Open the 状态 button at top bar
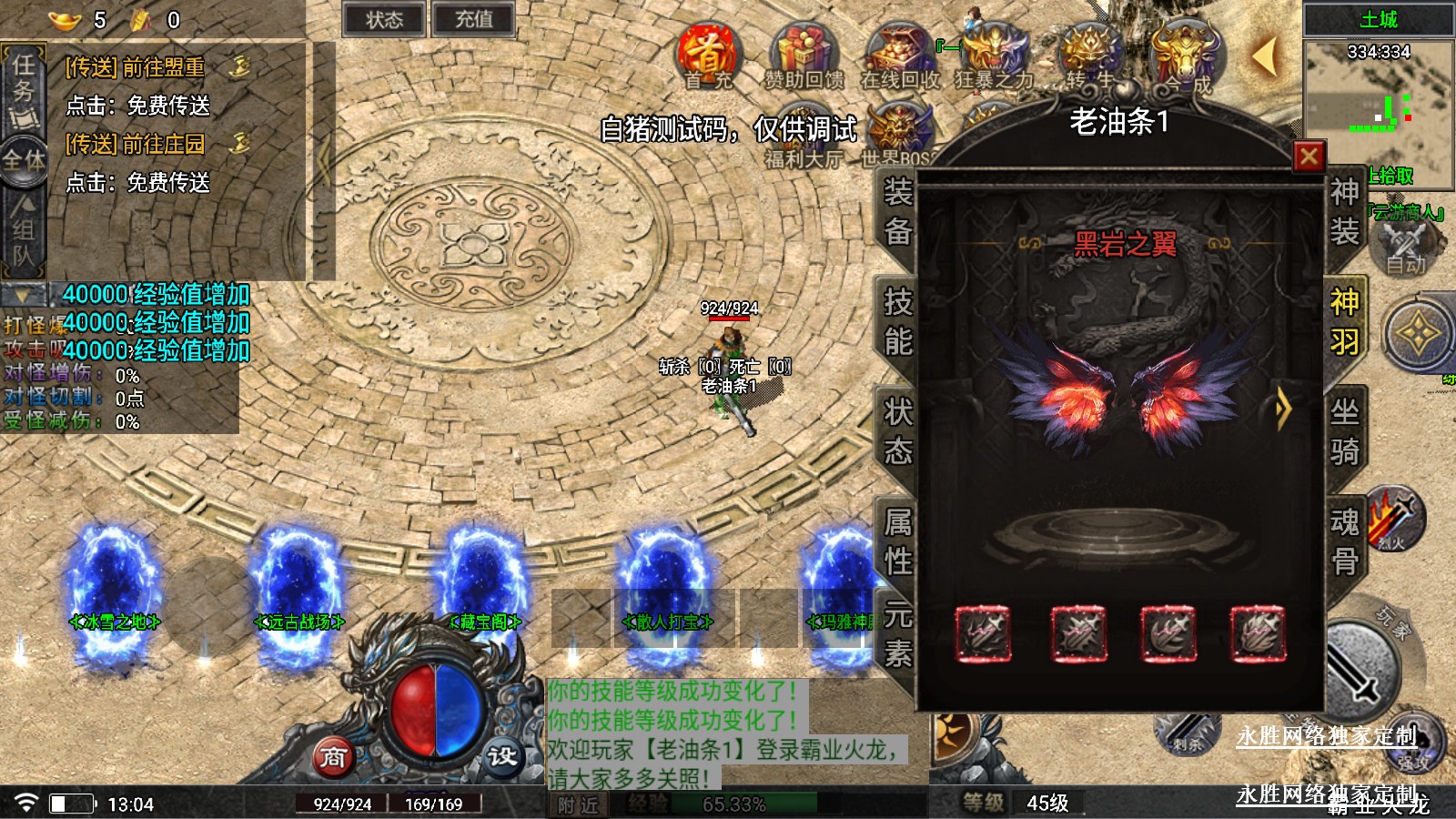This screenshot has width=1456, height=819. [384, 20]
